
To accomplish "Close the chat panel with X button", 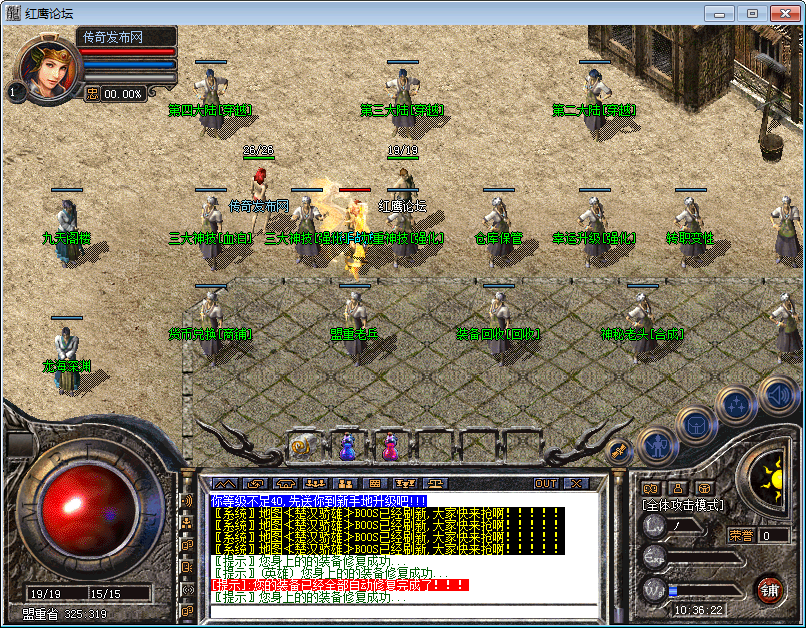I will tap(574, 483).
